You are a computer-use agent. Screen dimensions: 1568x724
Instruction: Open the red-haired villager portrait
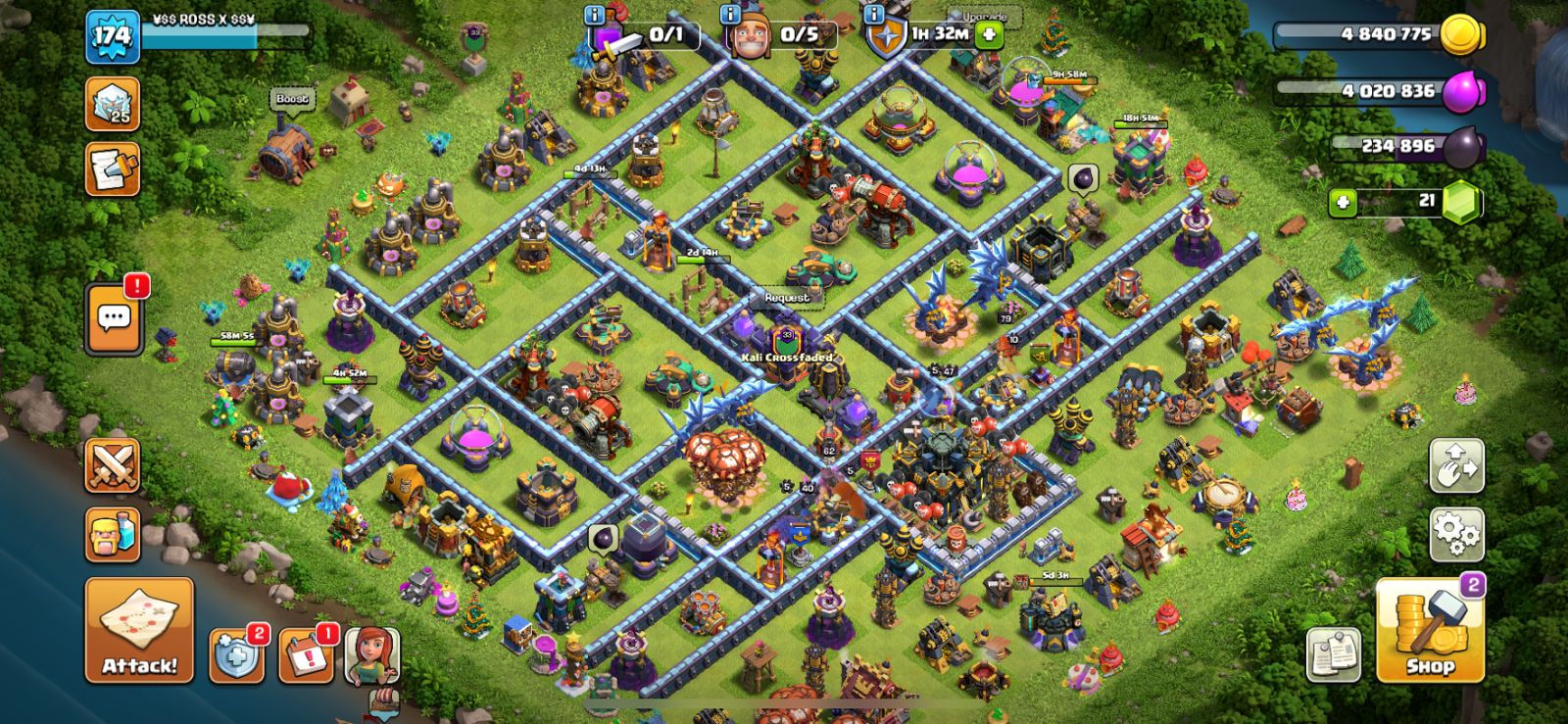click(x=372, y=655)
